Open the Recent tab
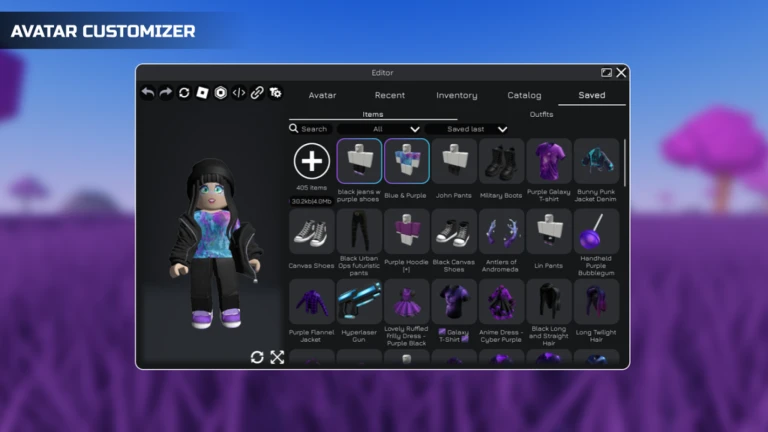This screenshot has width=768, height=432. pos(389,95)
